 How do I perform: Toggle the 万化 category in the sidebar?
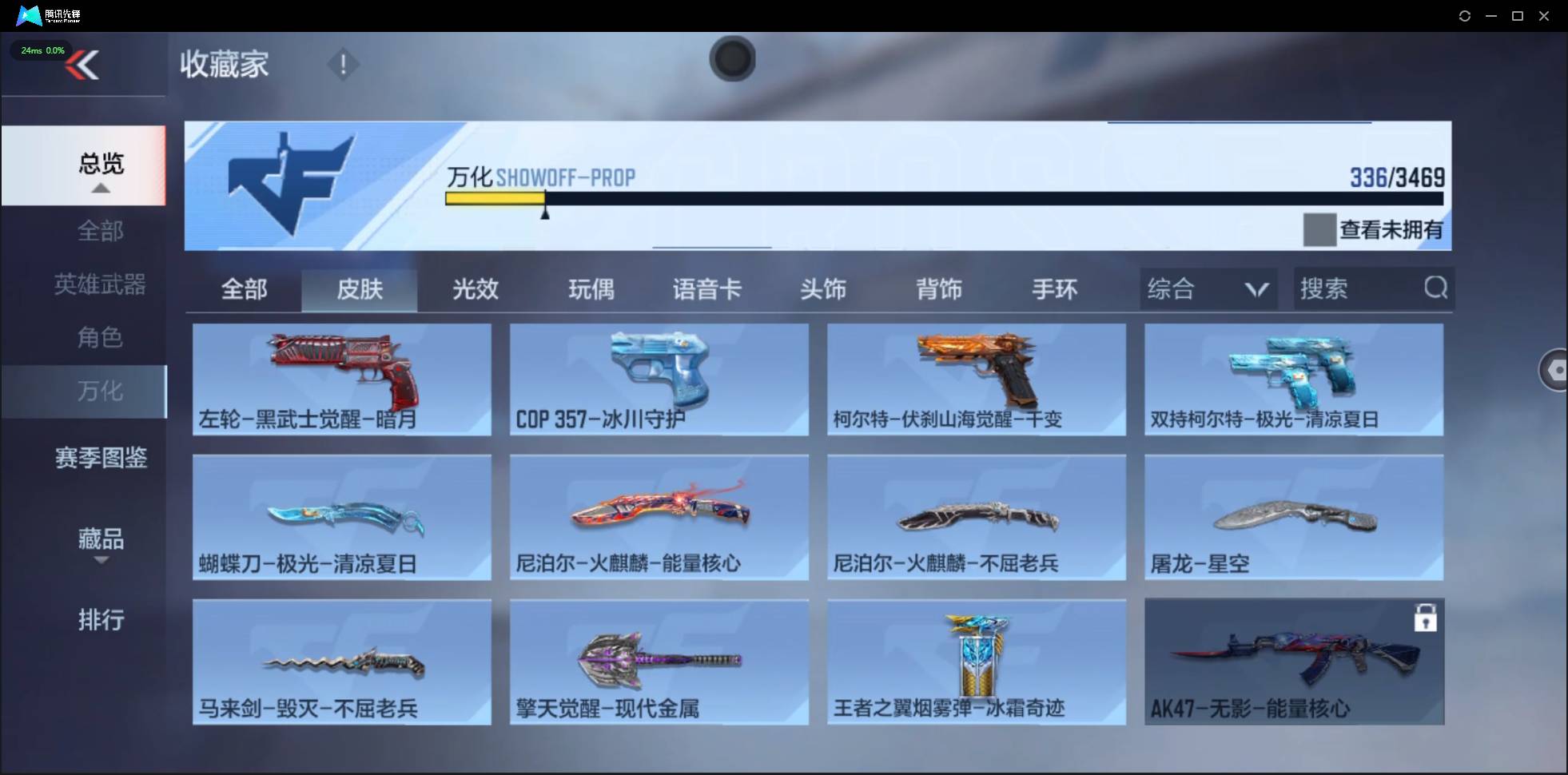pyautogui.click(x=100, y=391)
